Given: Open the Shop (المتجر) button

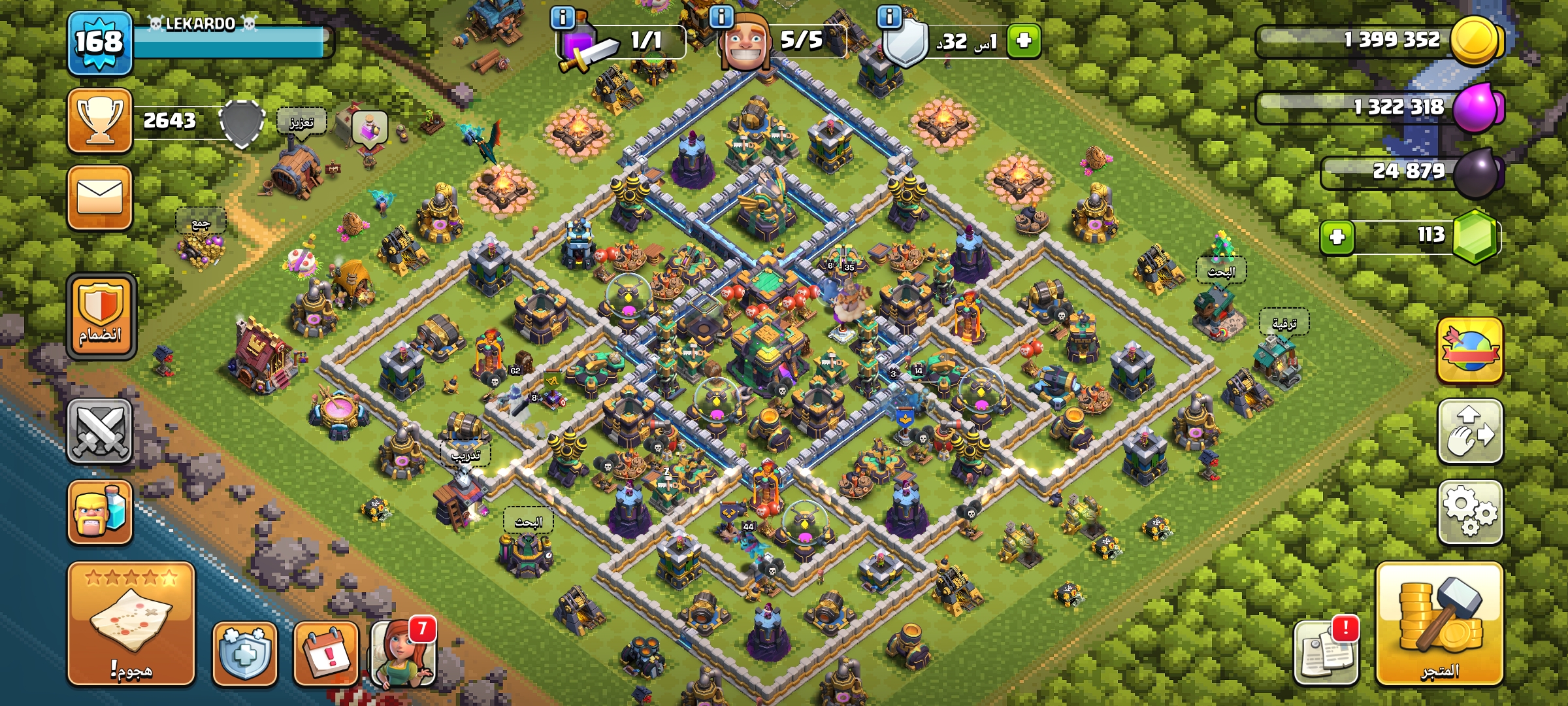Looking at the screenshot, I should (1439, 624).
